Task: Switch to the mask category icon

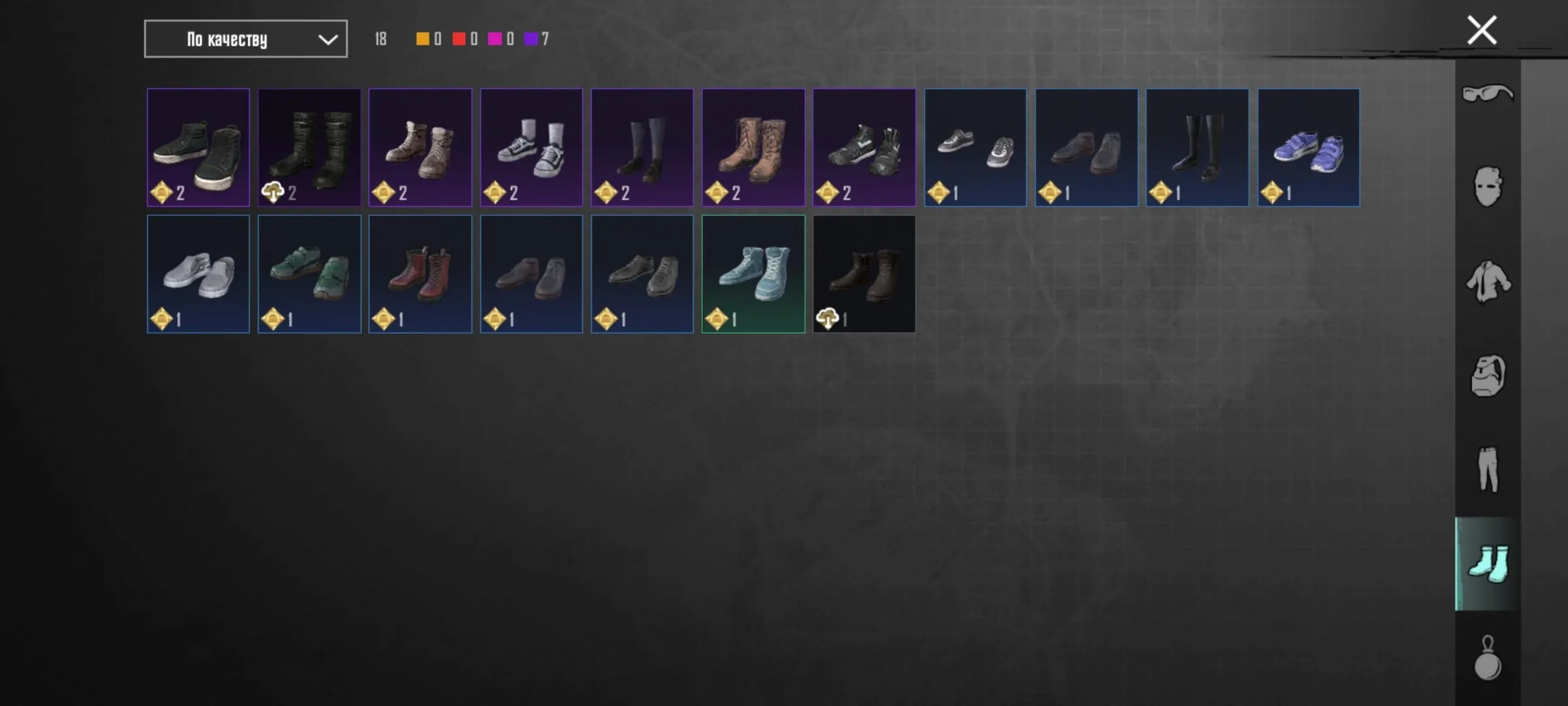Action: [x=1488, y=186]
